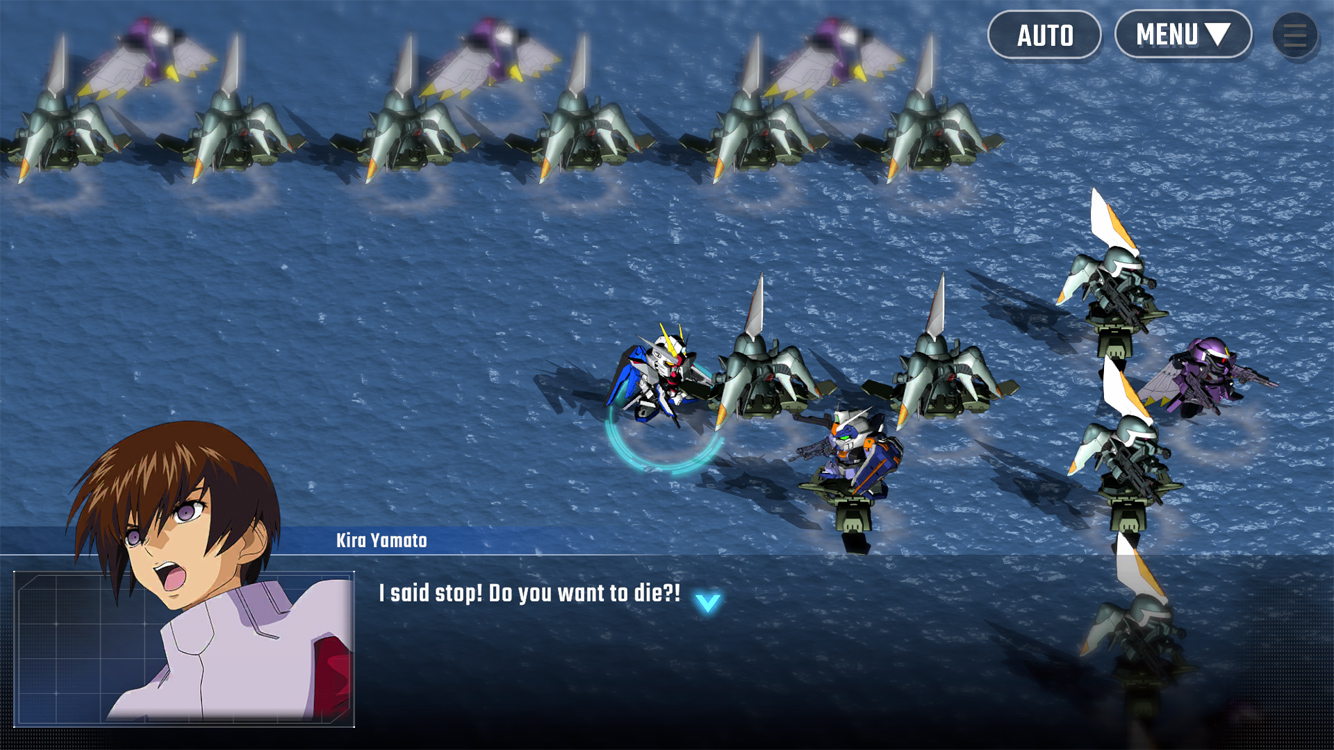The image size is (1334, 750).
Task: Enable AUTO dialogue advance
Action: (x=1044, y=35)
